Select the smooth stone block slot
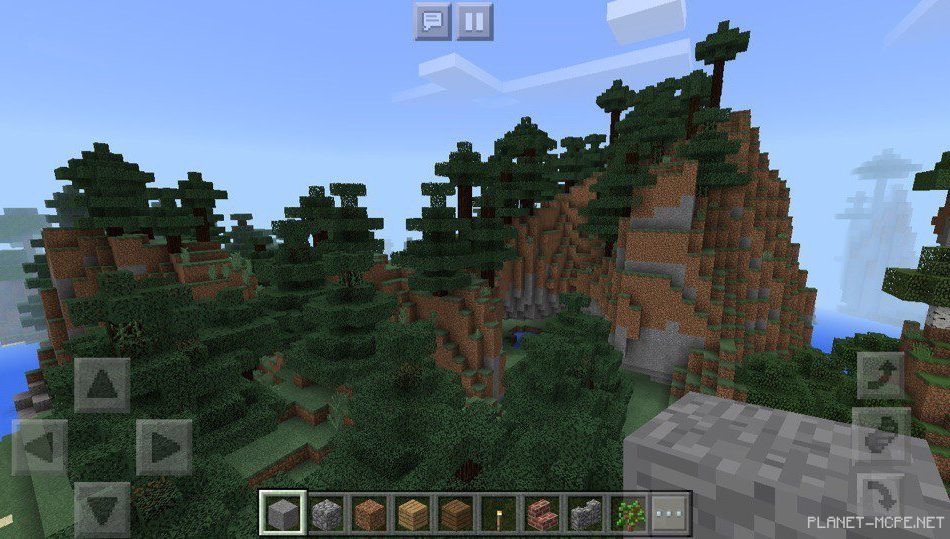 click(283, 514)
